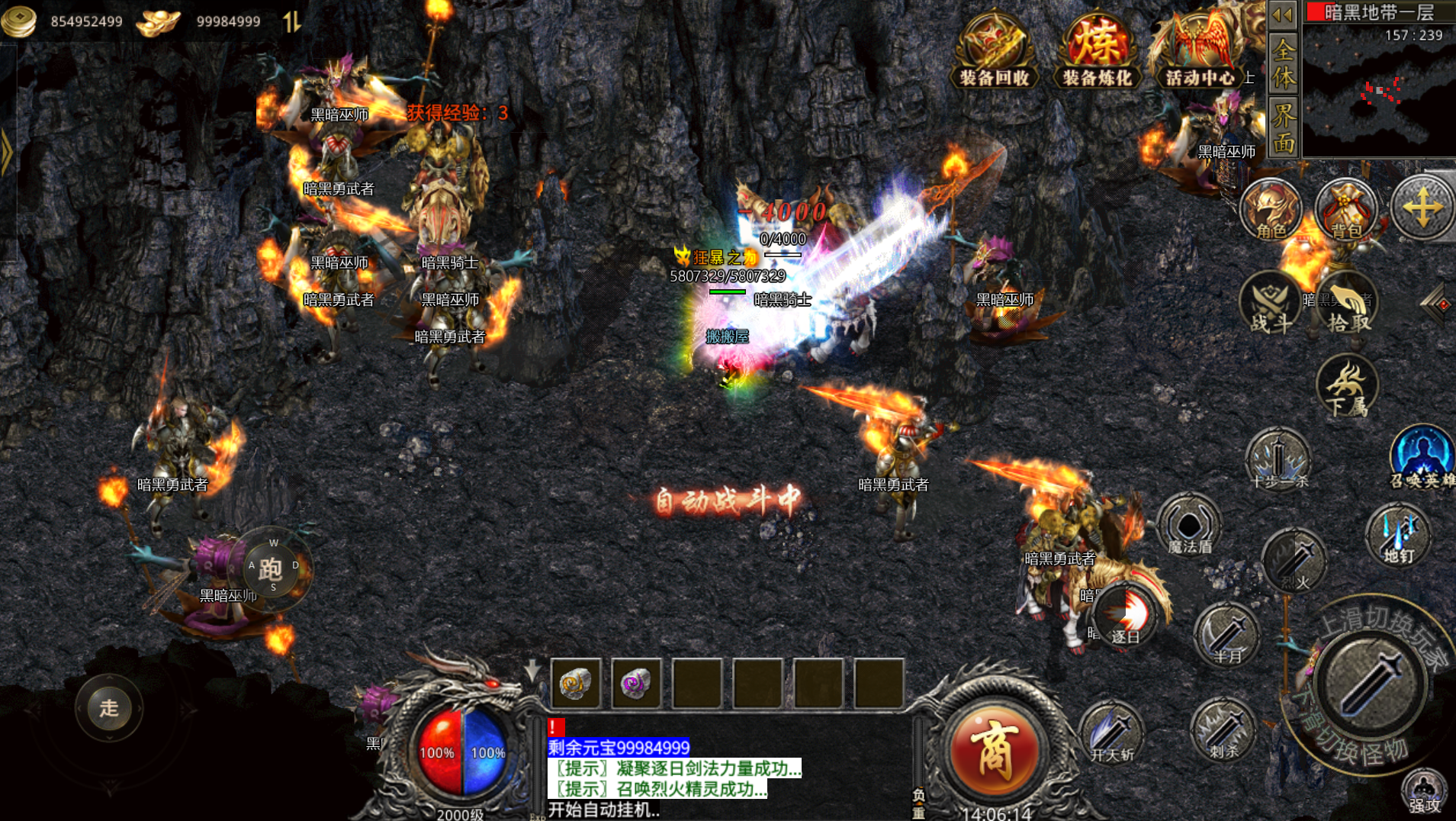The image size is (1456, 821).
Task: Cast the 魔法盾 magic shield skill
Action: [1189, 526]
